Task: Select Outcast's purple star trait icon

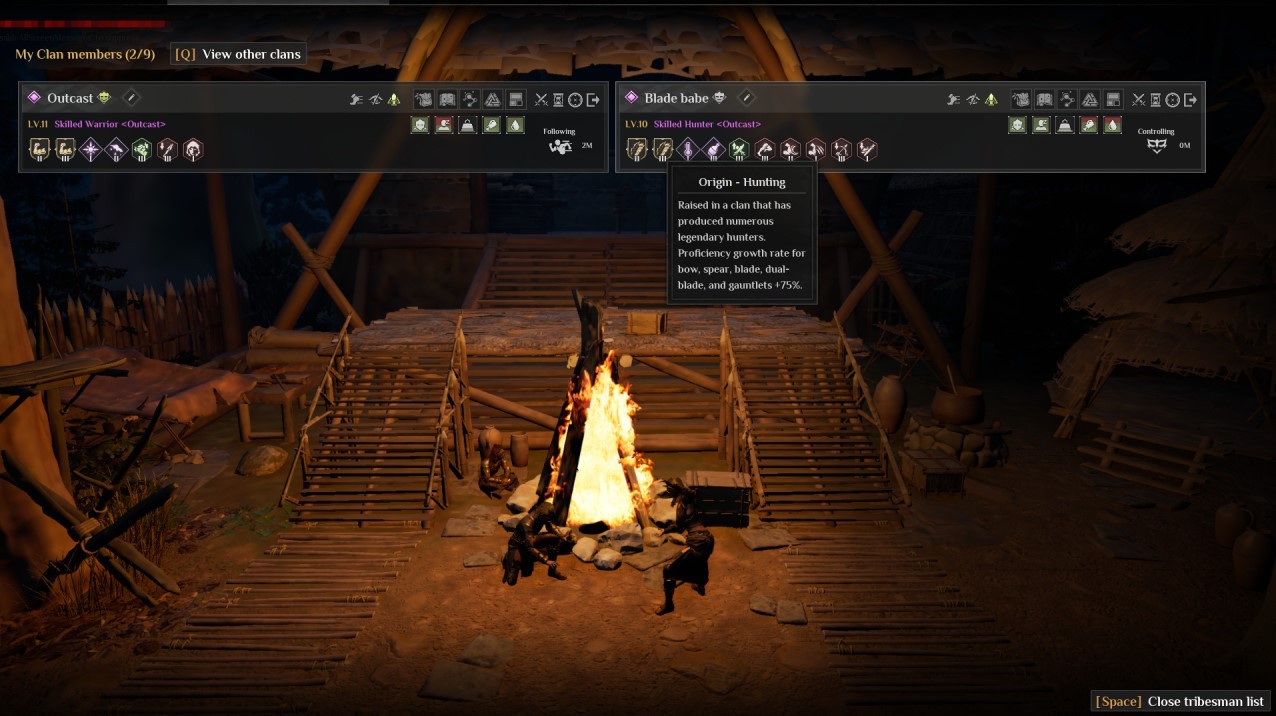Action: point(91,150)
